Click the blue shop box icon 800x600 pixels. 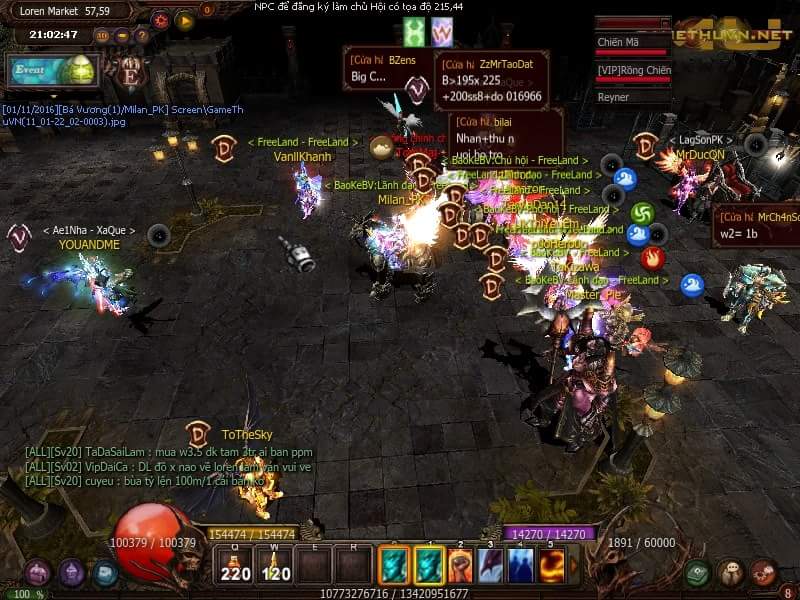105,573
